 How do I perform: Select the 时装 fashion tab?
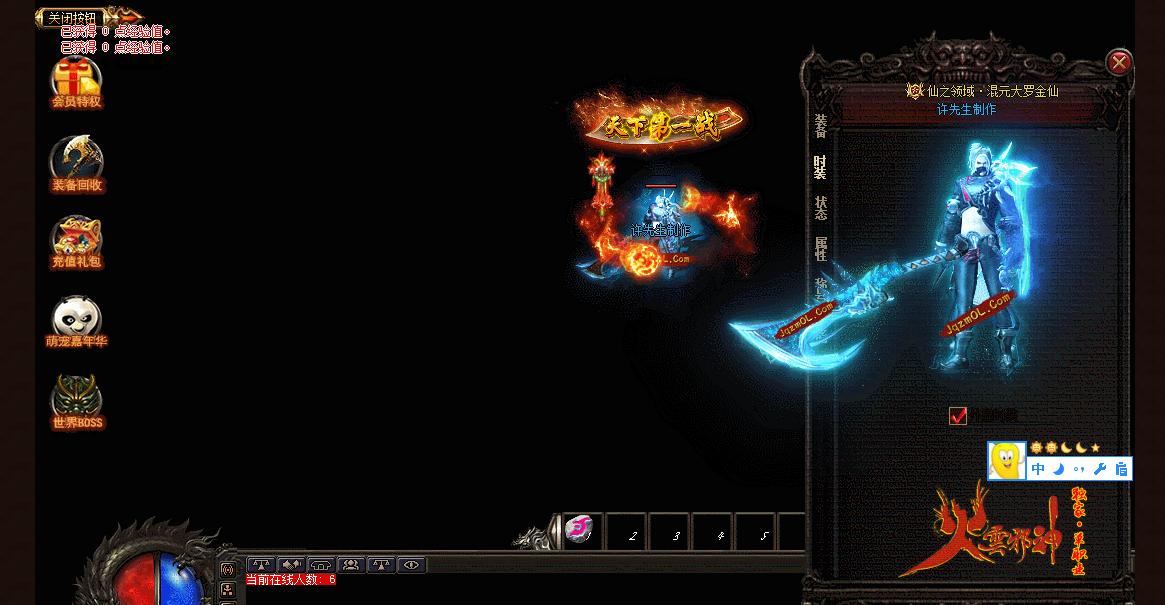(x=820, y=166)
